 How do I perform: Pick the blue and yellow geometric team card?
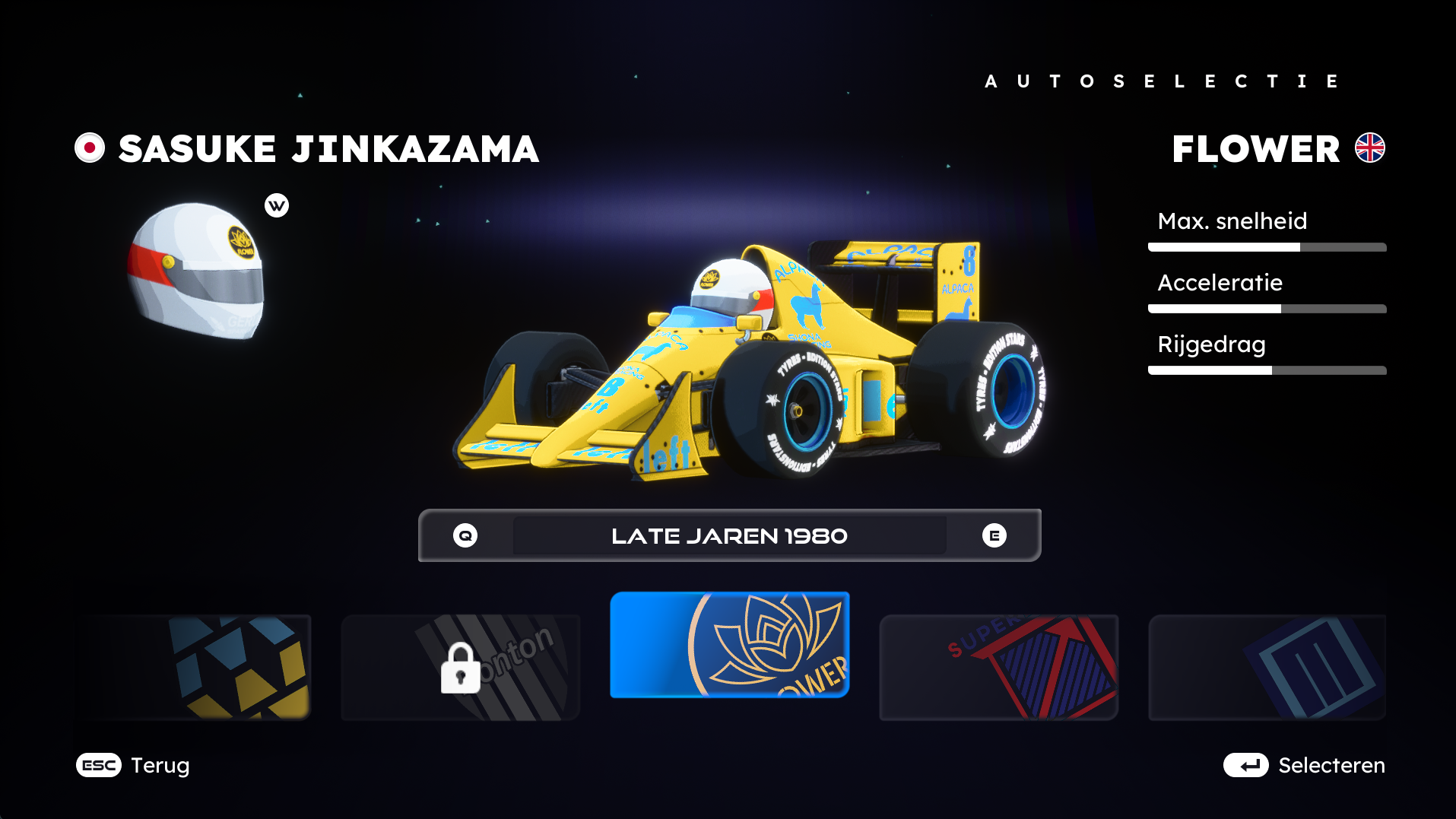point(194,667)
